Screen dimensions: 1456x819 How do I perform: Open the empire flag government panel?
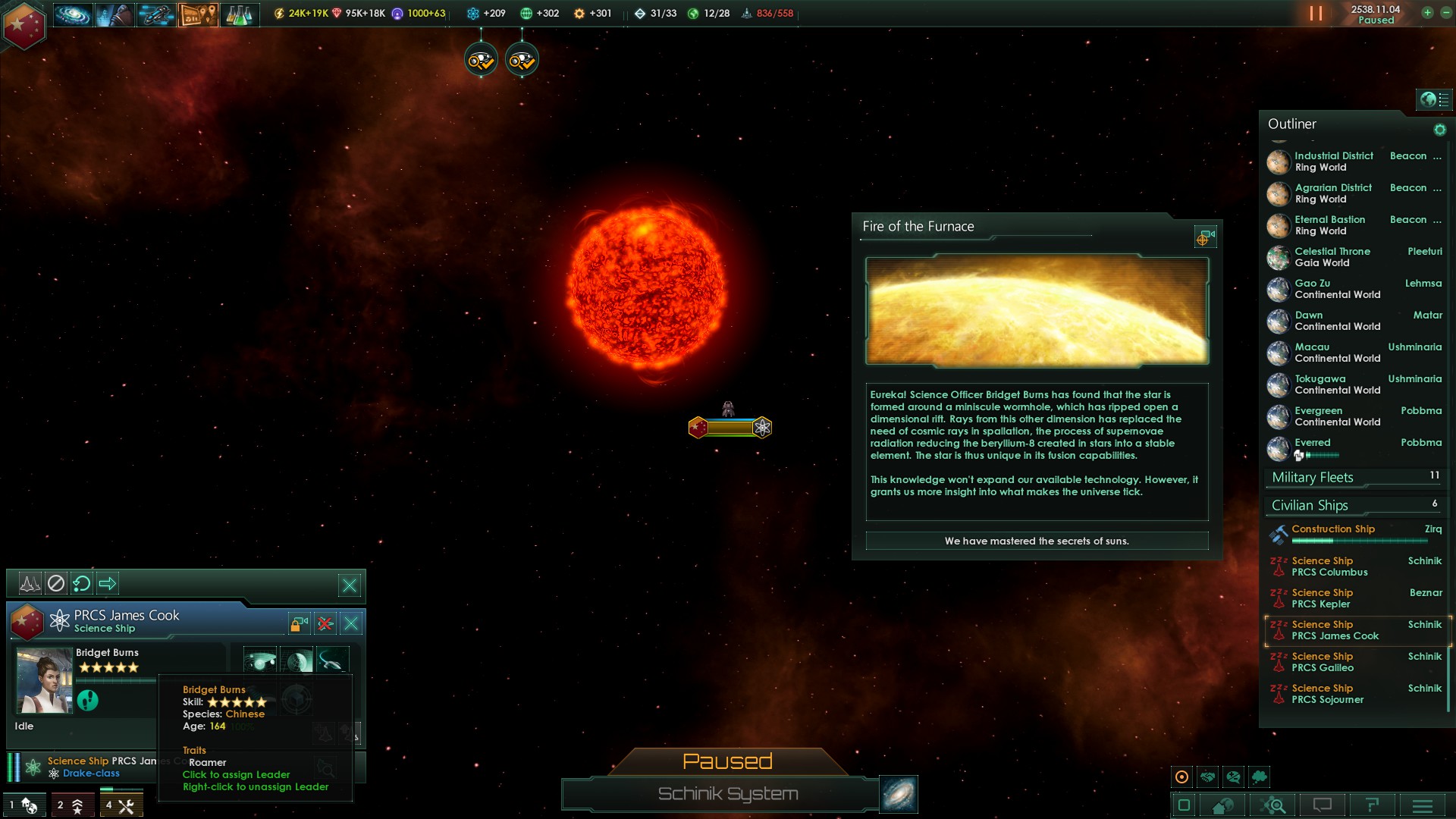tap(24, 26)
